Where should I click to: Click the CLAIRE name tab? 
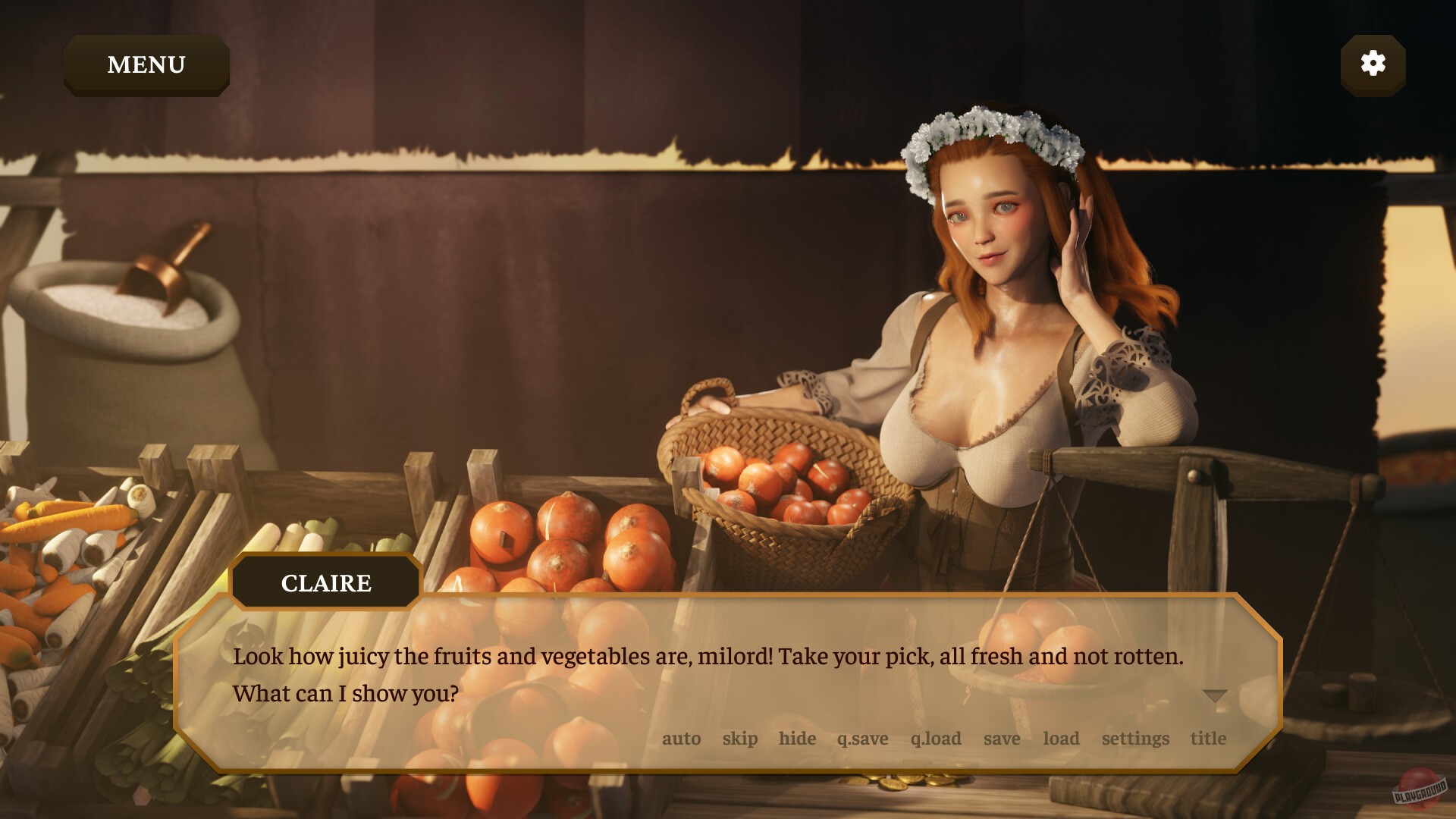[325, 582]
